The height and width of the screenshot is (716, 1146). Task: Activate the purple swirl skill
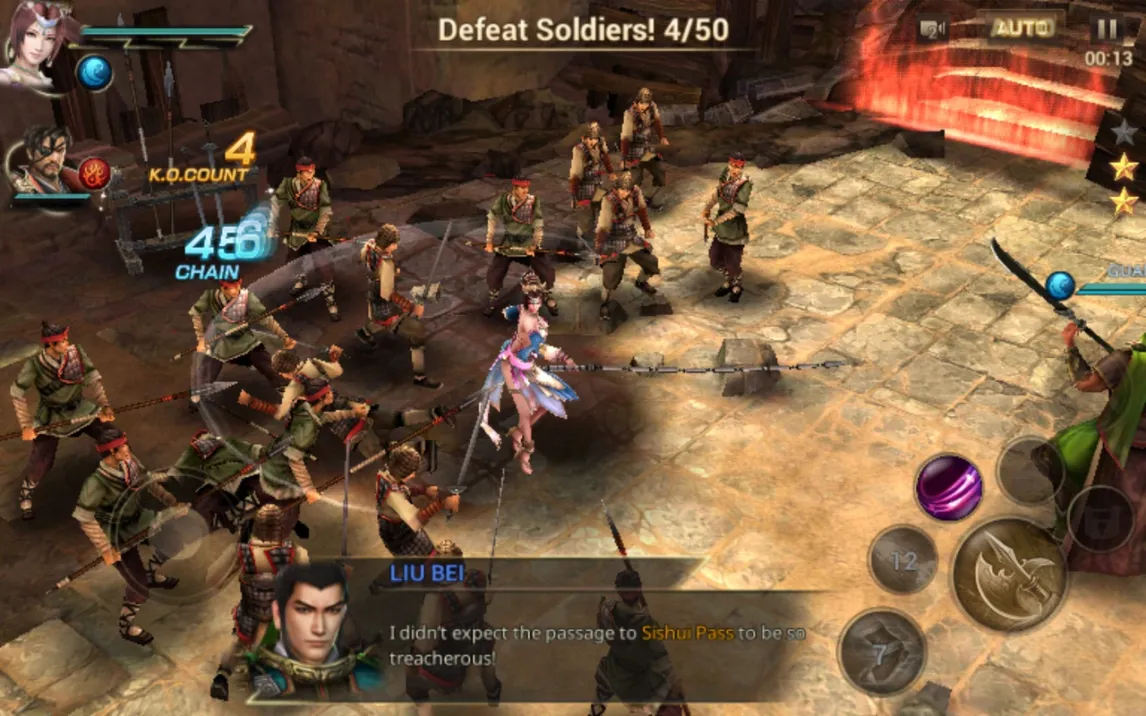click(x=949, y=487)
